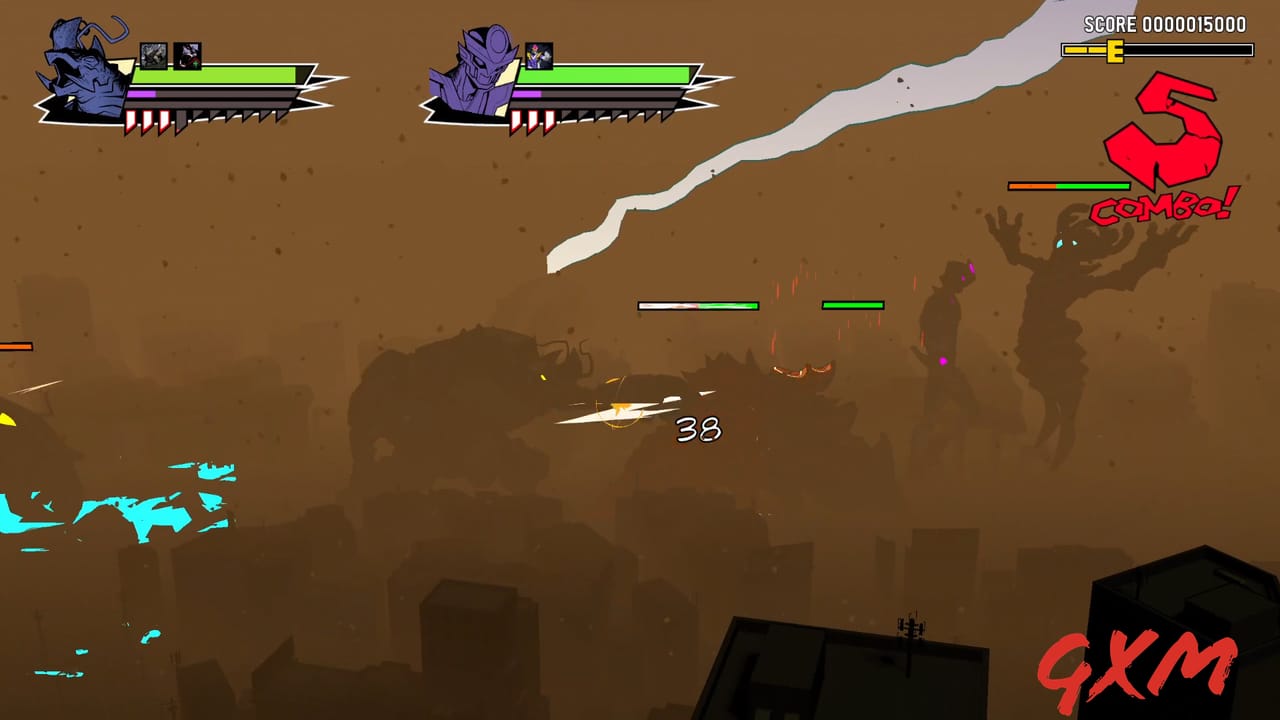Select Raptor's first ability icon
This screenshot has width=1280, height=720.
click(x=153, y=54)
